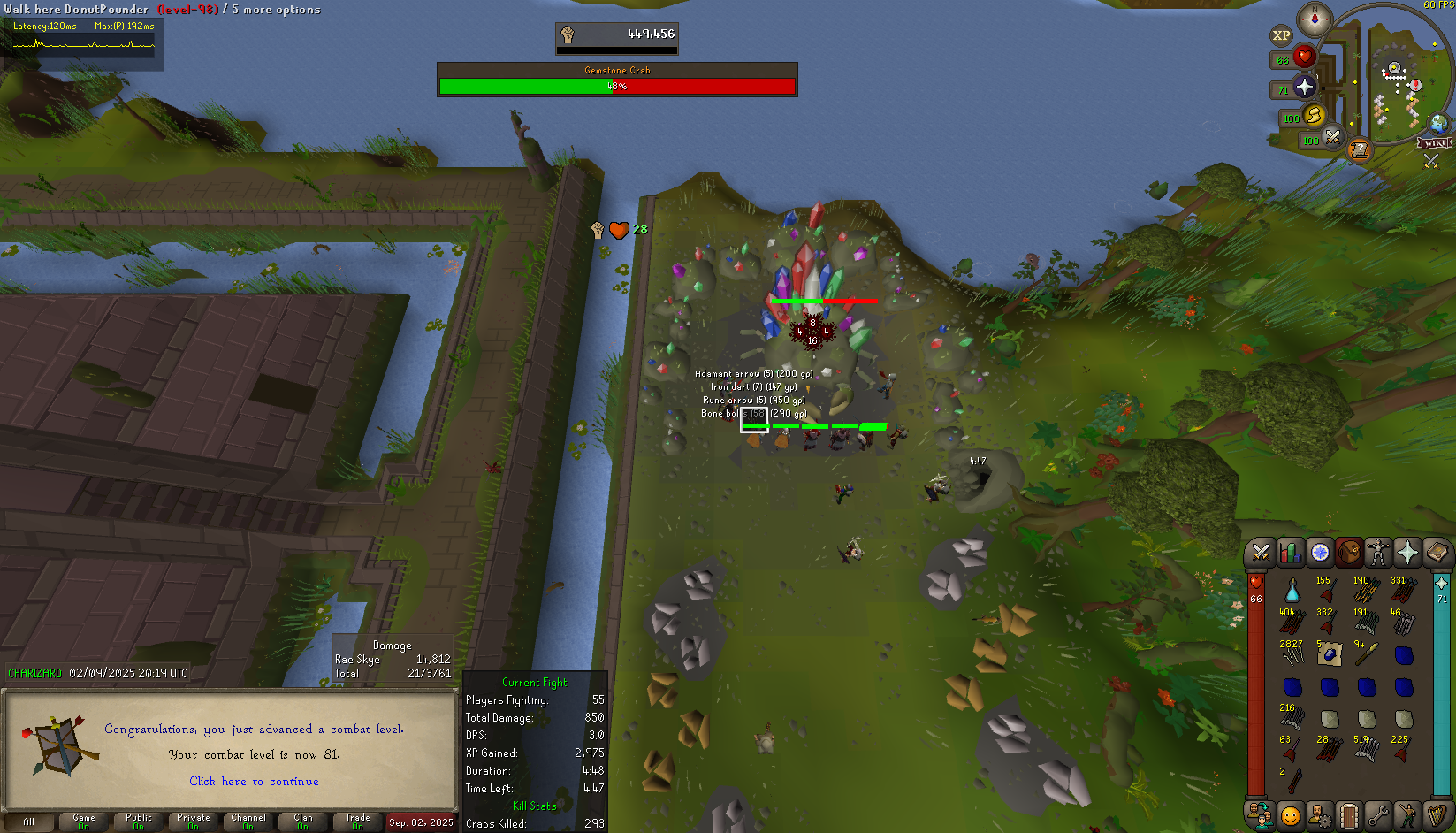The image size is (1456, 833).
Task: Toggle the Public chat filter
Action: 139,822
